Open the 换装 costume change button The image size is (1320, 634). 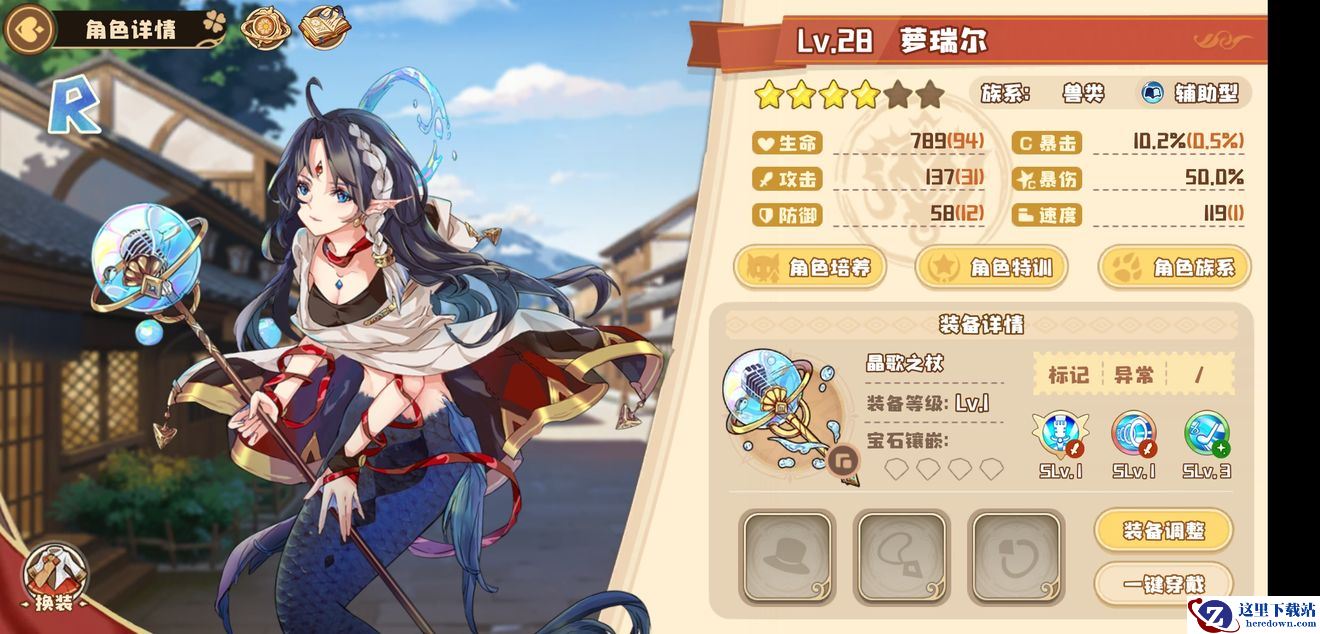coord(55,579)
